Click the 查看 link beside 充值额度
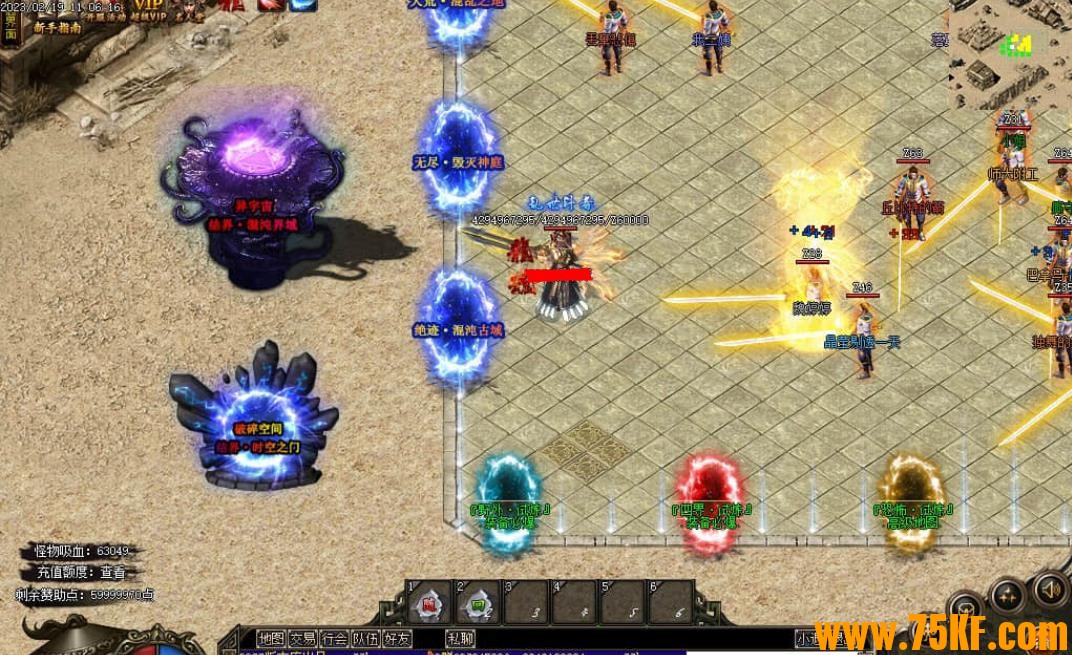The height and width of the screenshot is (655, 1072). pyautogui.click(x=113, y=573)
